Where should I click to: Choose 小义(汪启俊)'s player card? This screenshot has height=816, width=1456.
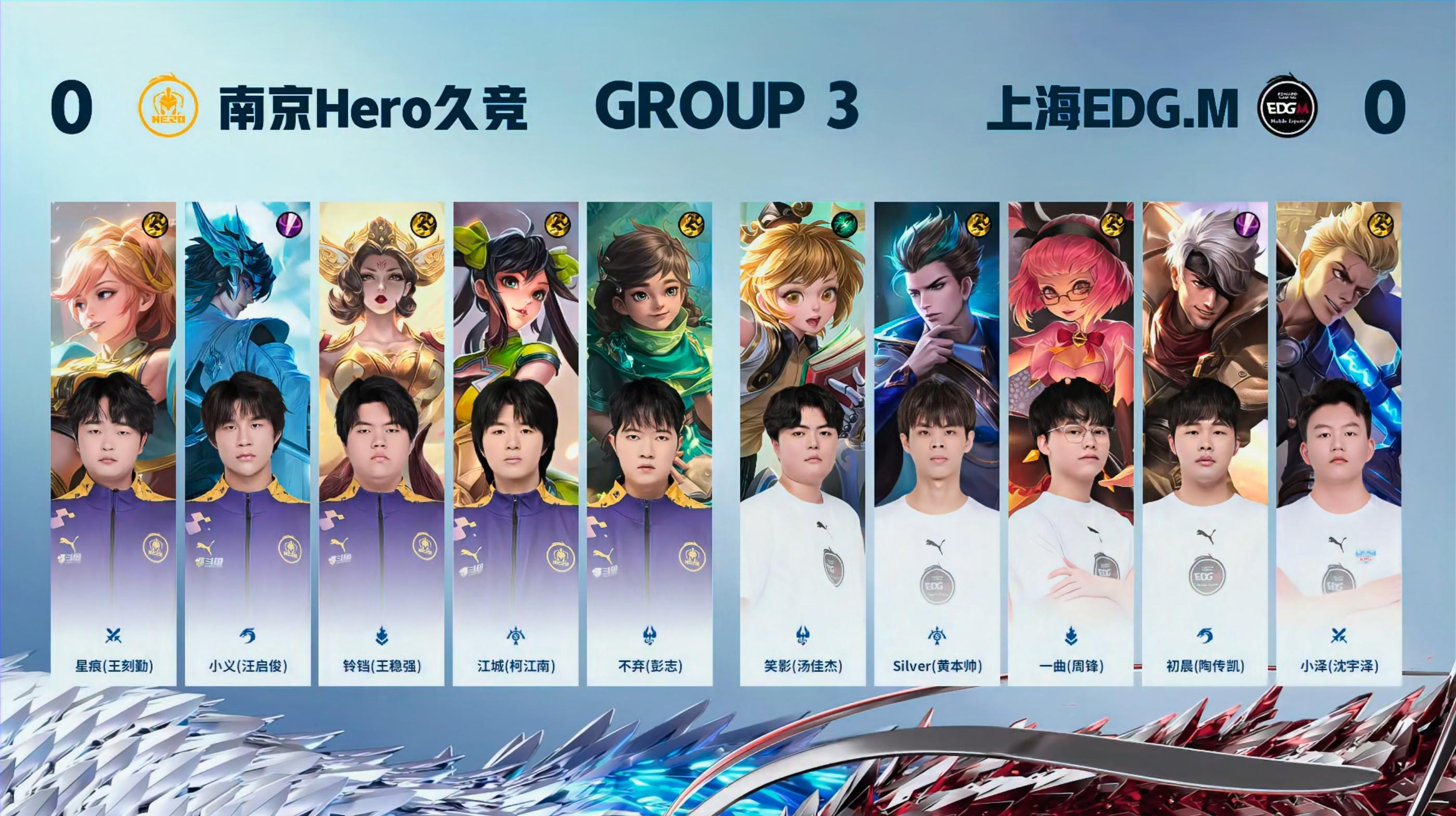coord(248,443)
